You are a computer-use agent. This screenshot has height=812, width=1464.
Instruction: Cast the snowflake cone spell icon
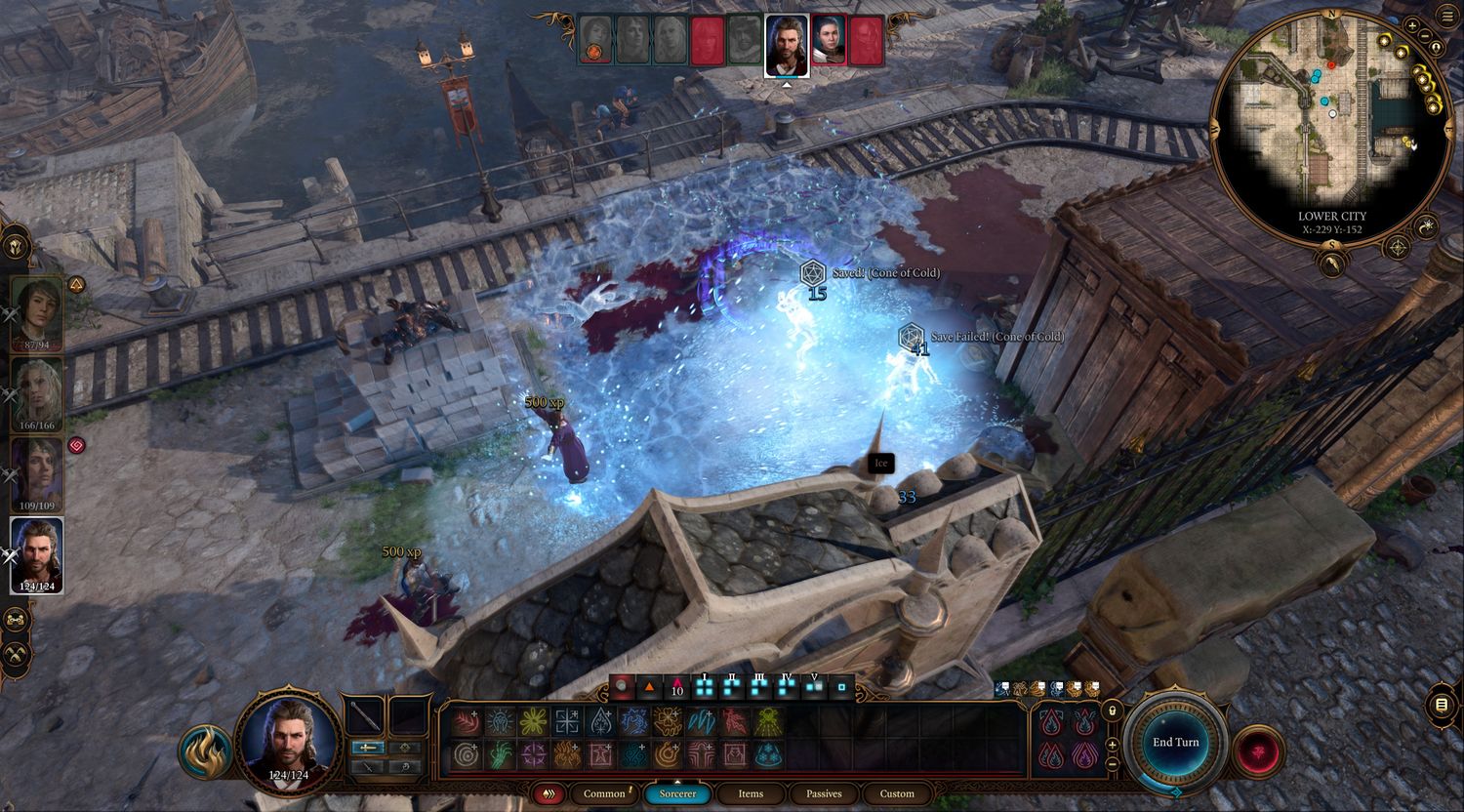pyautogui.click(x=769, y=754)
